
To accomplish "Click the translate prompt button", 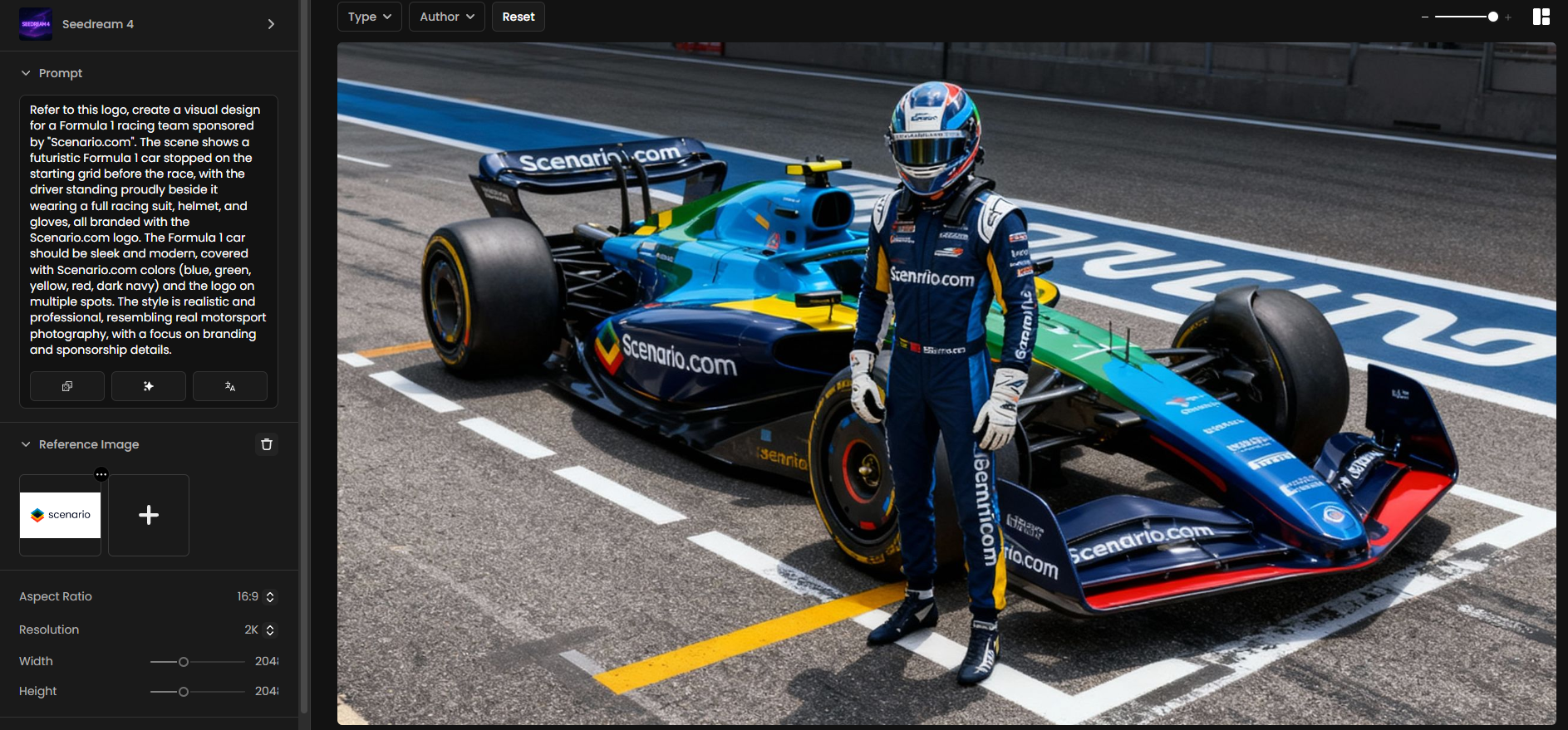I will pyautogui.click(x=230, y=386).
